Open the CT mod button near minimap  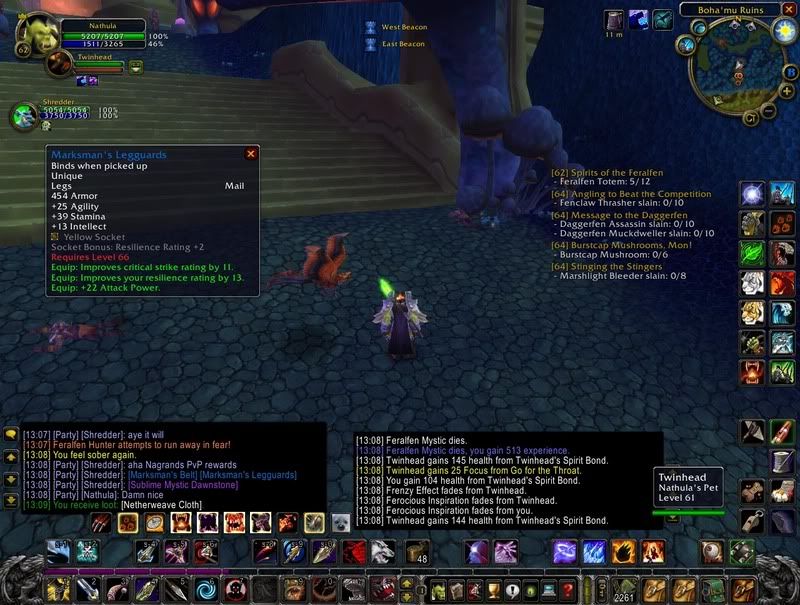pos(750,117)
